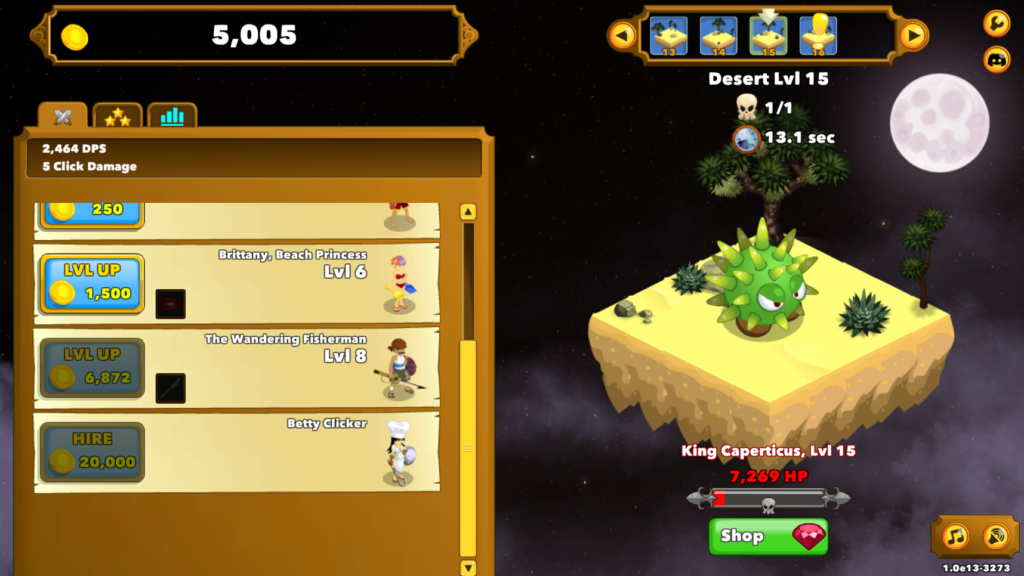Select the level 14 zone thumbnail

(x=718, y=36)
